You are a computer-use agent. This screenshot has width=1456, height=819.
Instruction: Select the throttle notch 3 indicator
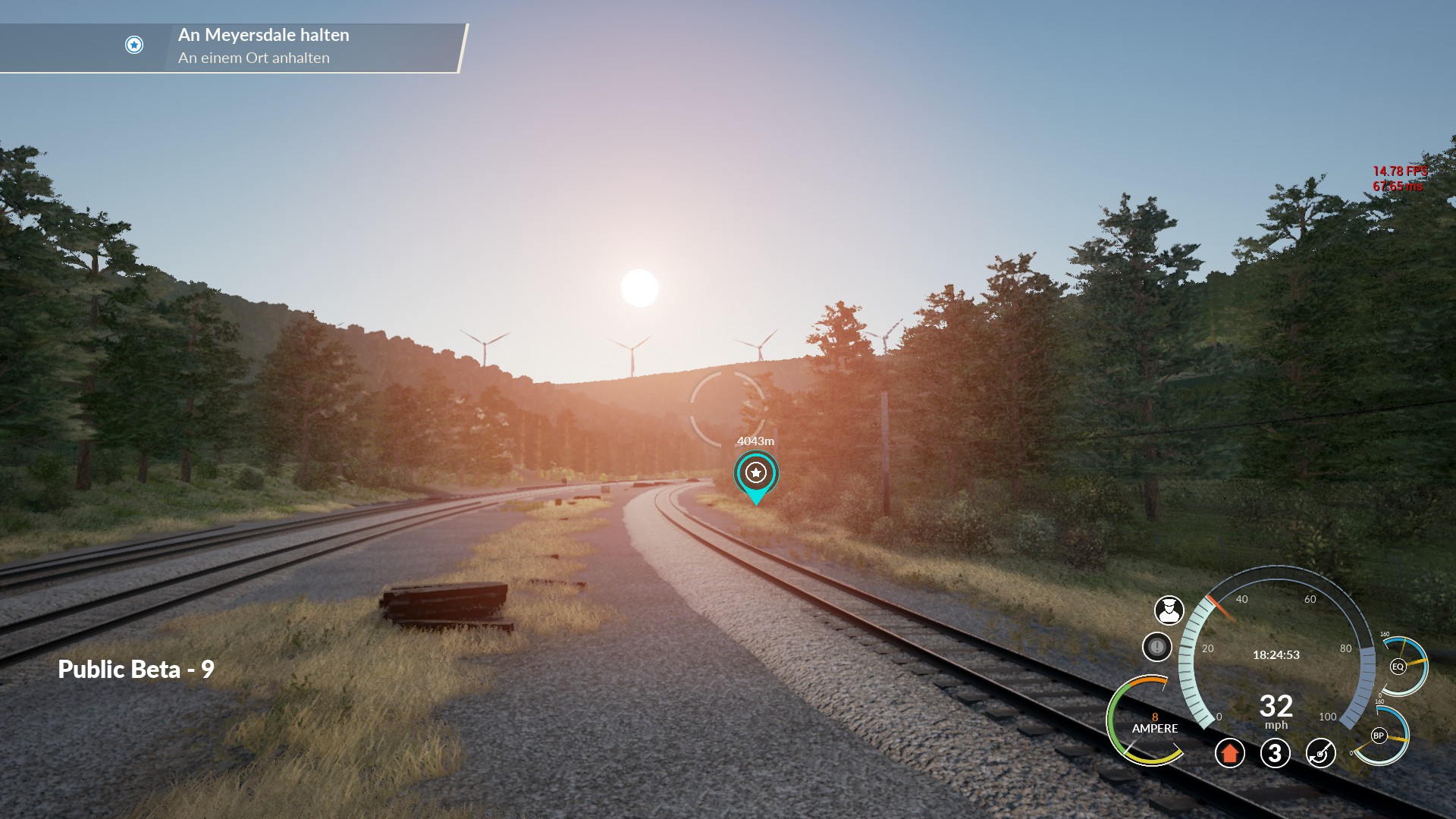pyautogui.click(x=1275, y=753)
